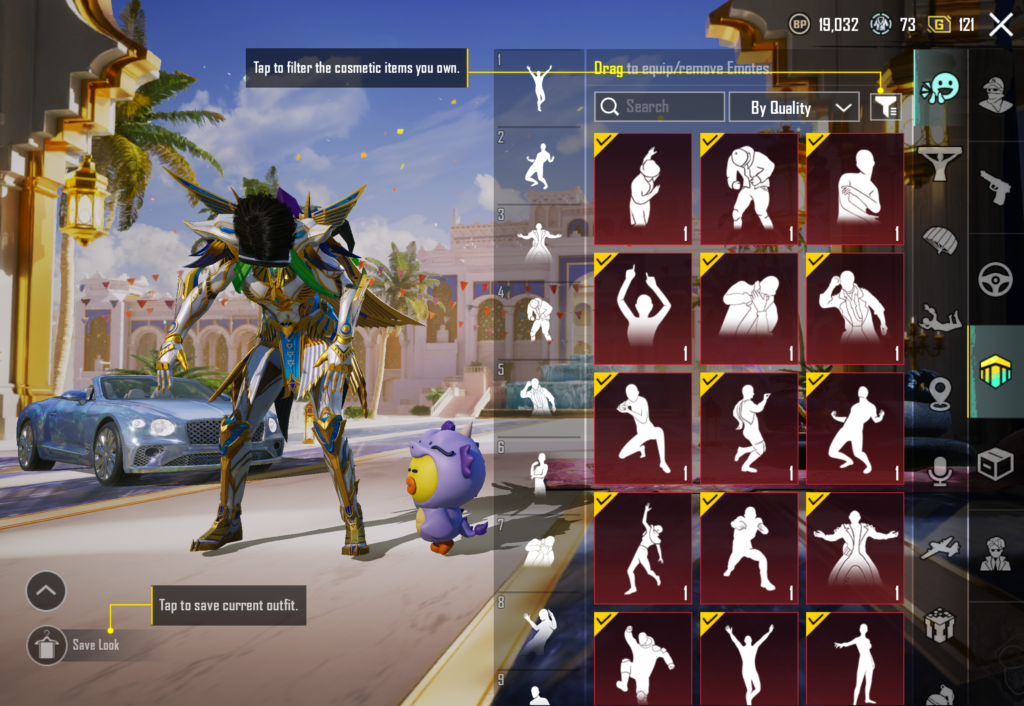The image size is (1024, 706).
Task: Select the airplane category tab
Action: [939, 548]
